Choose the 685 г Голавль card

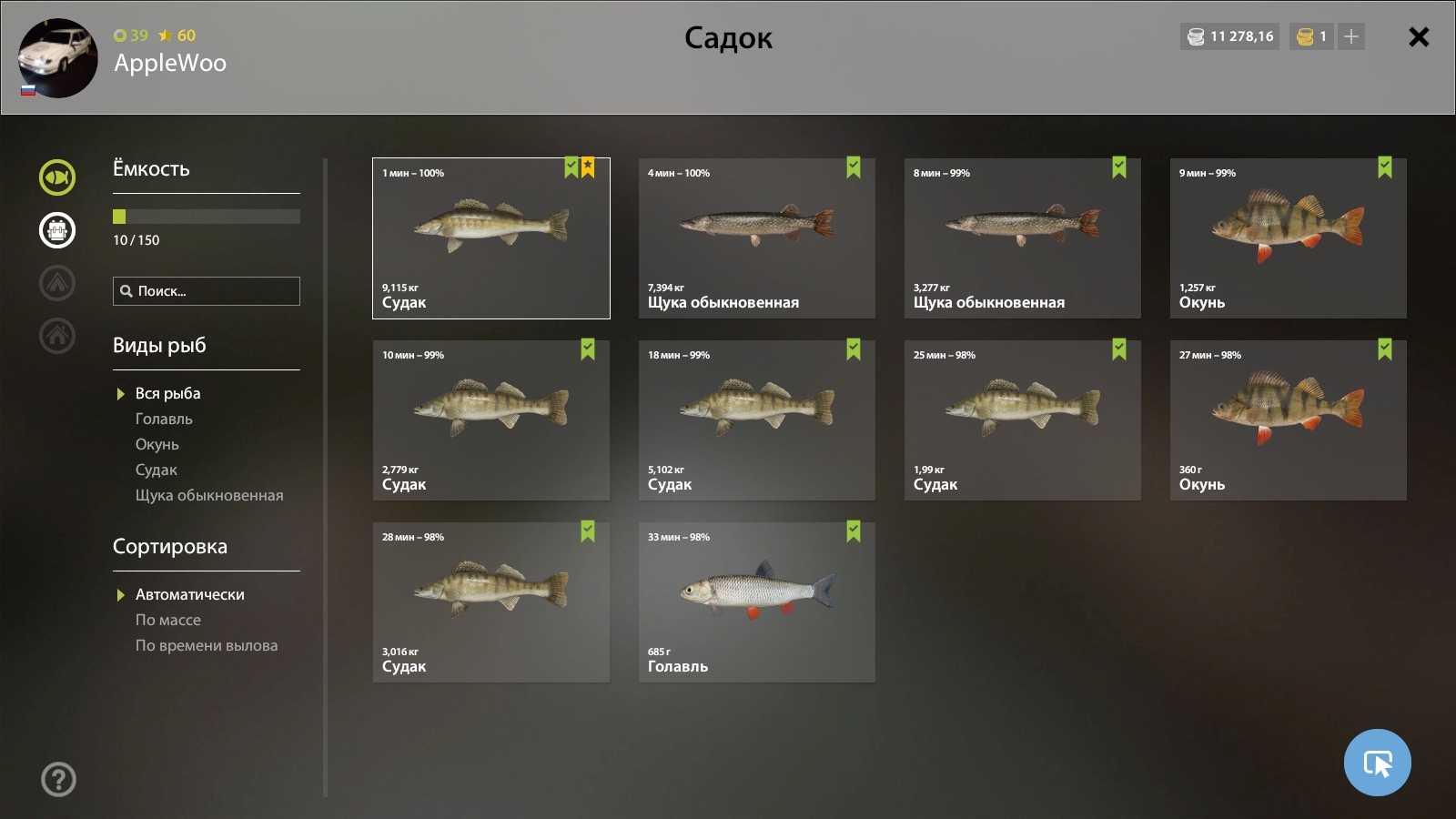coord(756,602)
